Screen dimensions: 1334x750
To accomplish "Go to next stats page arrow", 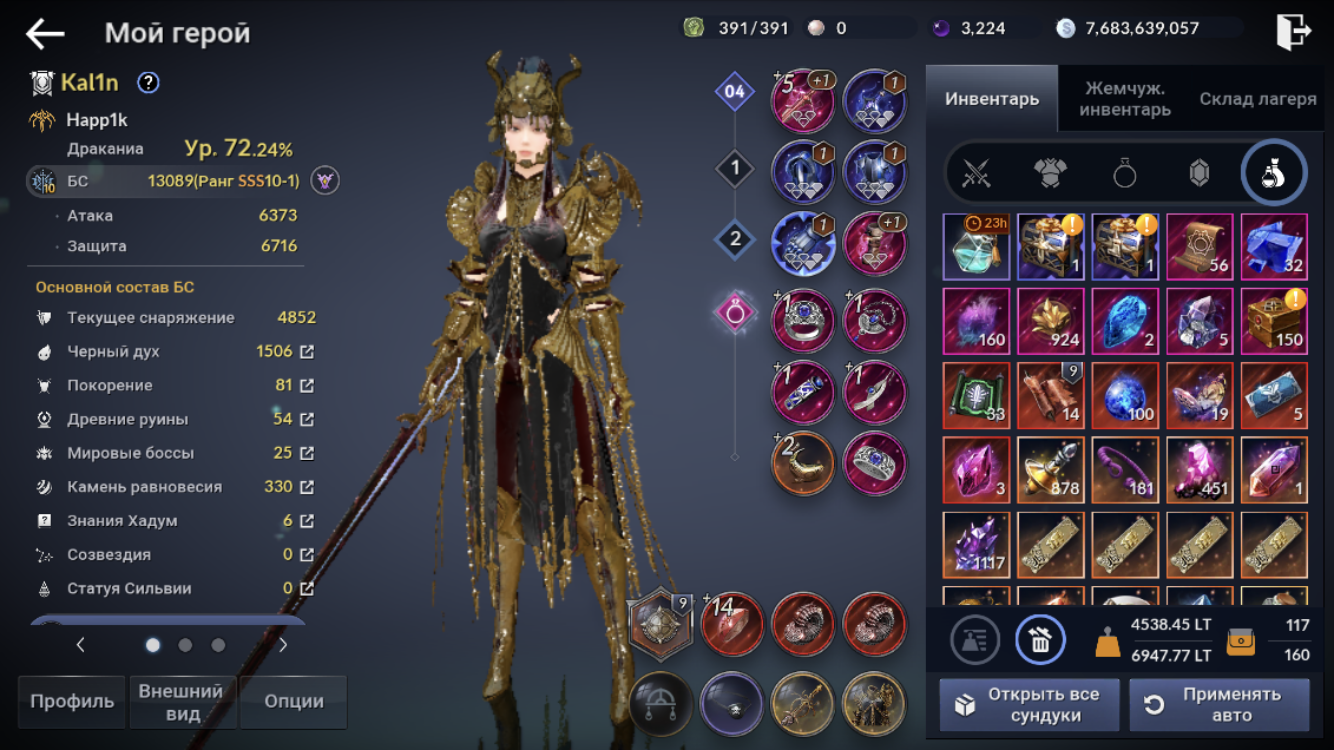I will coord(283,645).
